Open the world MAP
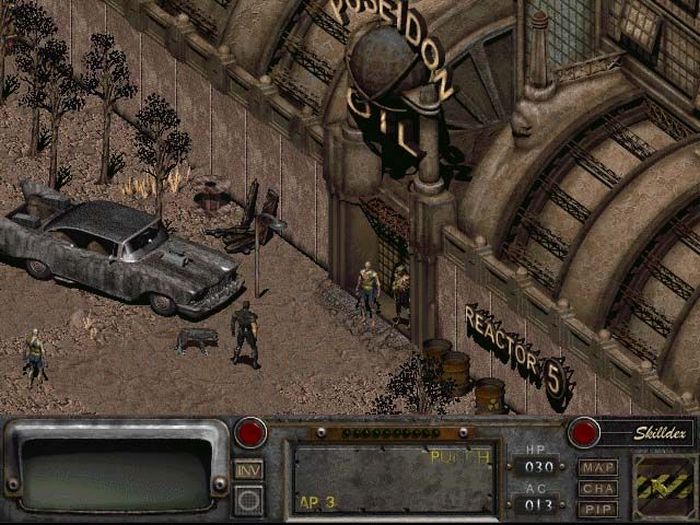 tap(598, 467)
